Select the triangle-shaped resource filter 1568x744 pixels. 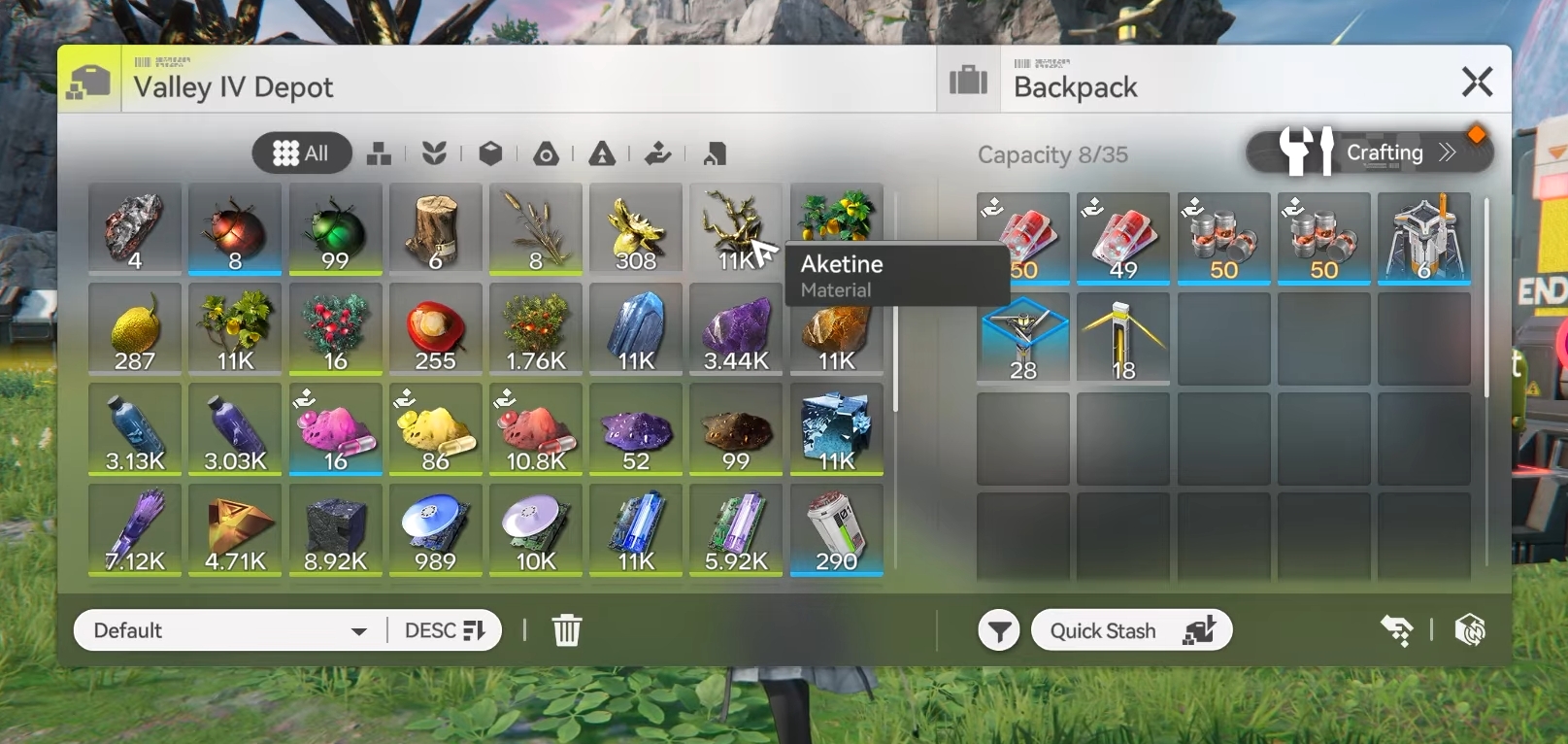(x=600, y=152)
